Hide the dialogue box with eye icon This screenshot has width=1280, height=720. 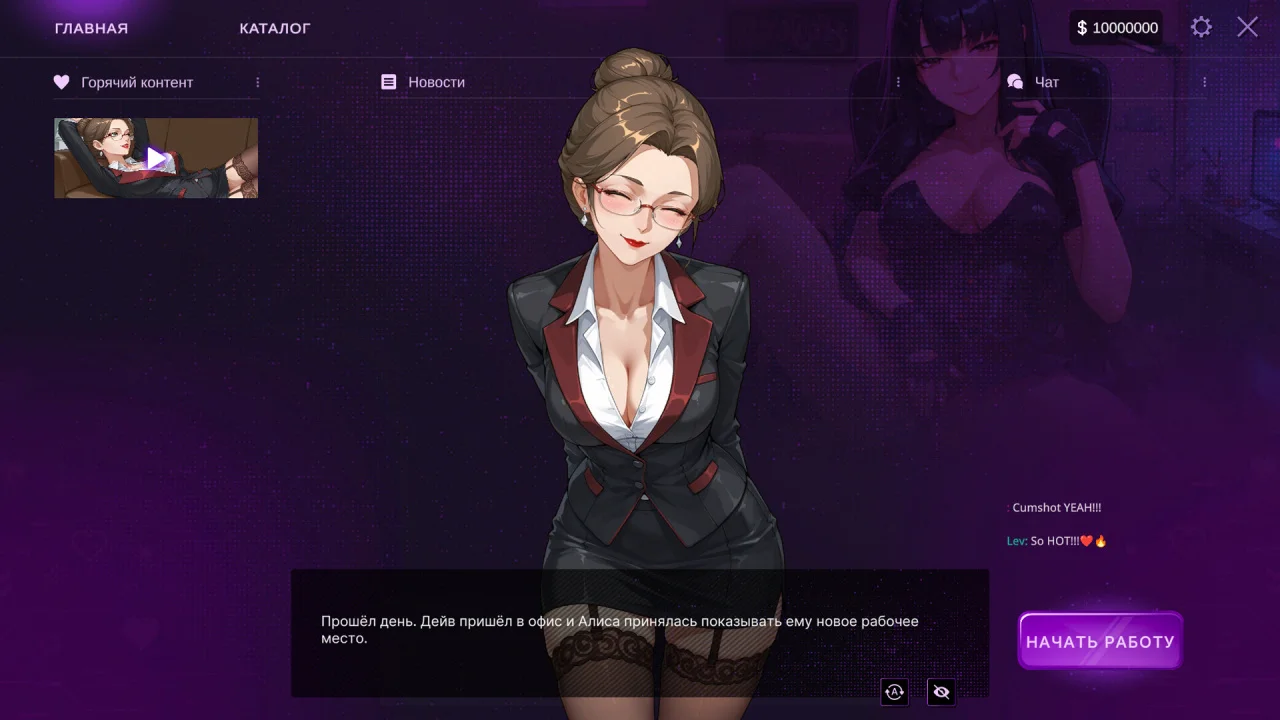(x=941, y=691)
